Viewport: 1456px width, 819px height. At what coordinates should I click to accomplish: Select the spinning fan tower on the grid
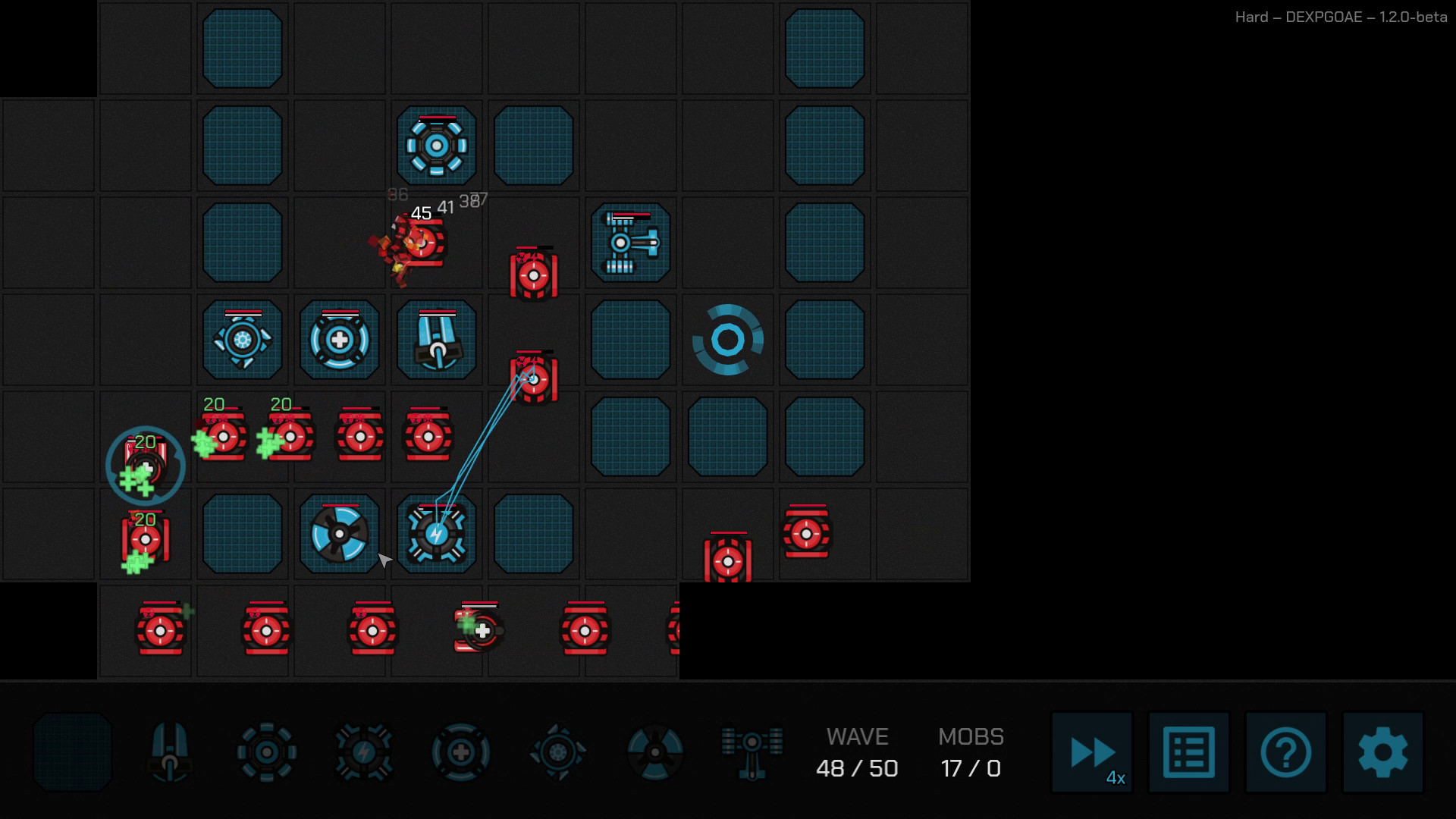339,533
